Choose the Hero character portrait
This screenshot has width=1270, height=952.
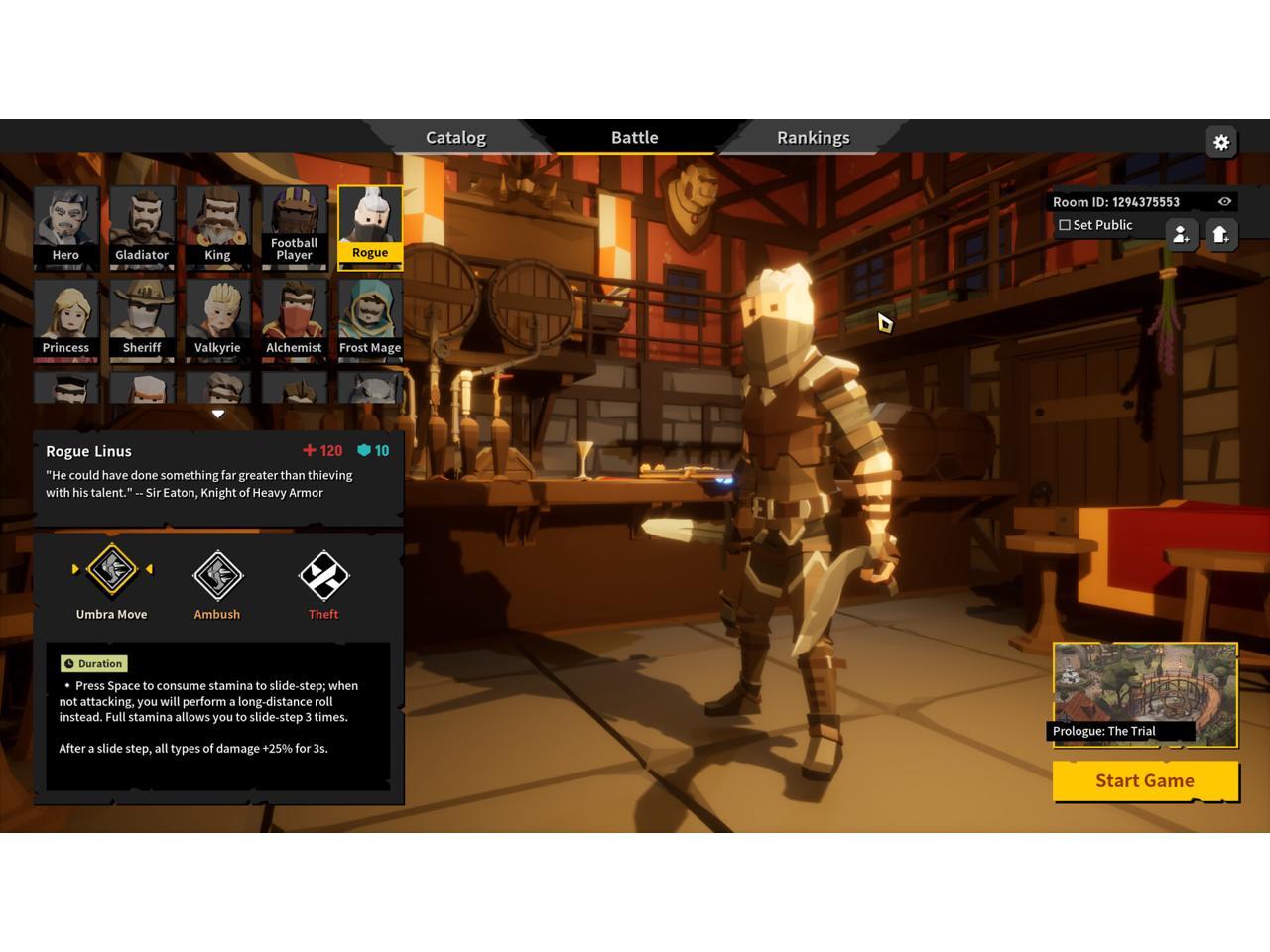coord(65,226)
